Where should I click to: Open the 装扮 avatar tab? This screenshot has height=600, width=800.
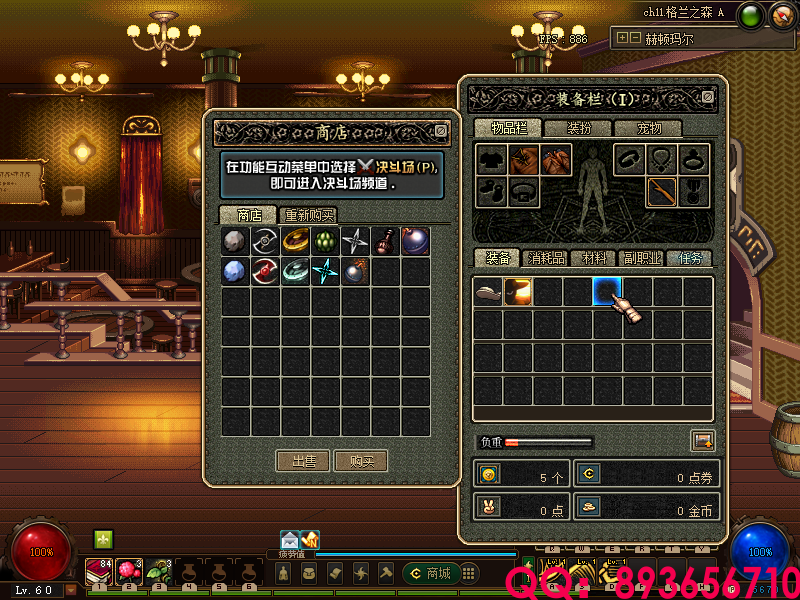pyautogui.click(x=579, y=128)
